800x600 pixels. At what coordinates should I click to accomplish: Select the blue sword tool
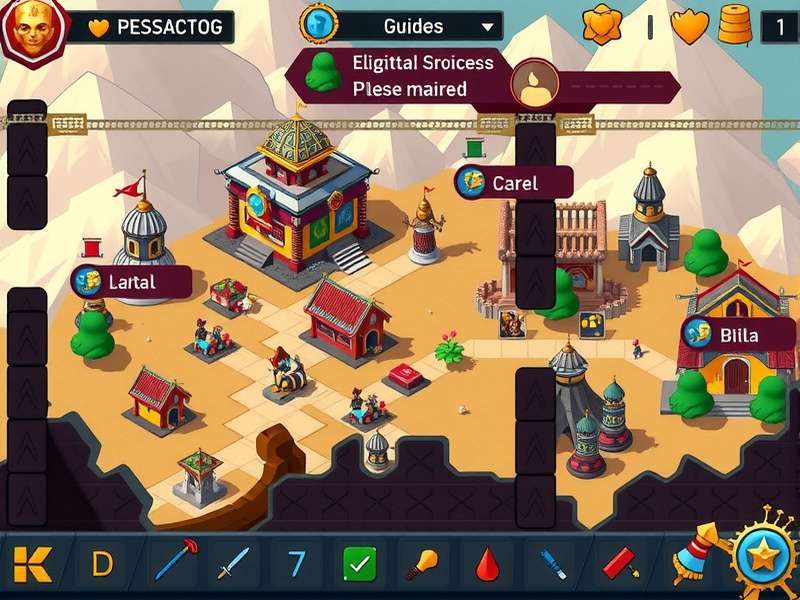(236, 564)
